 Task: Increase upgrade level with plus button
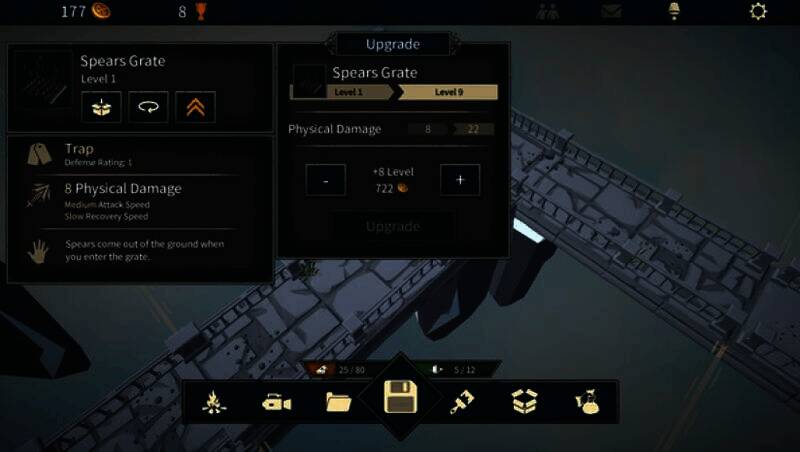[460, 180]
